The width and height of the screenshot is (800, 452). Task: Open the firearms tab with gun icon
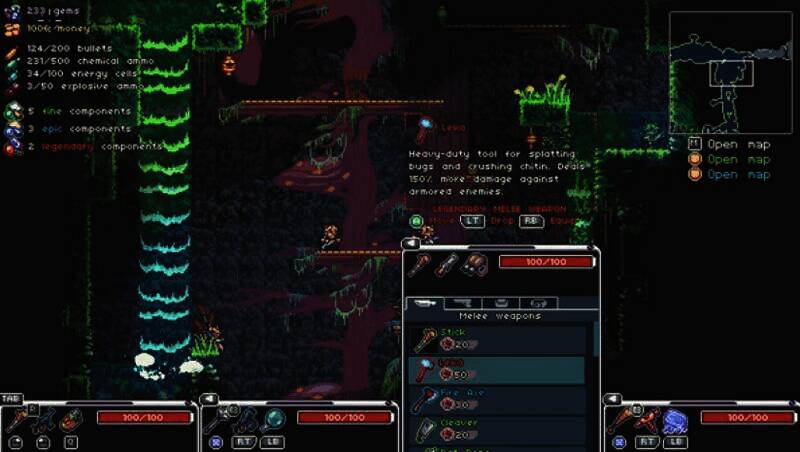pyautogui.click(x=462, y=302)
